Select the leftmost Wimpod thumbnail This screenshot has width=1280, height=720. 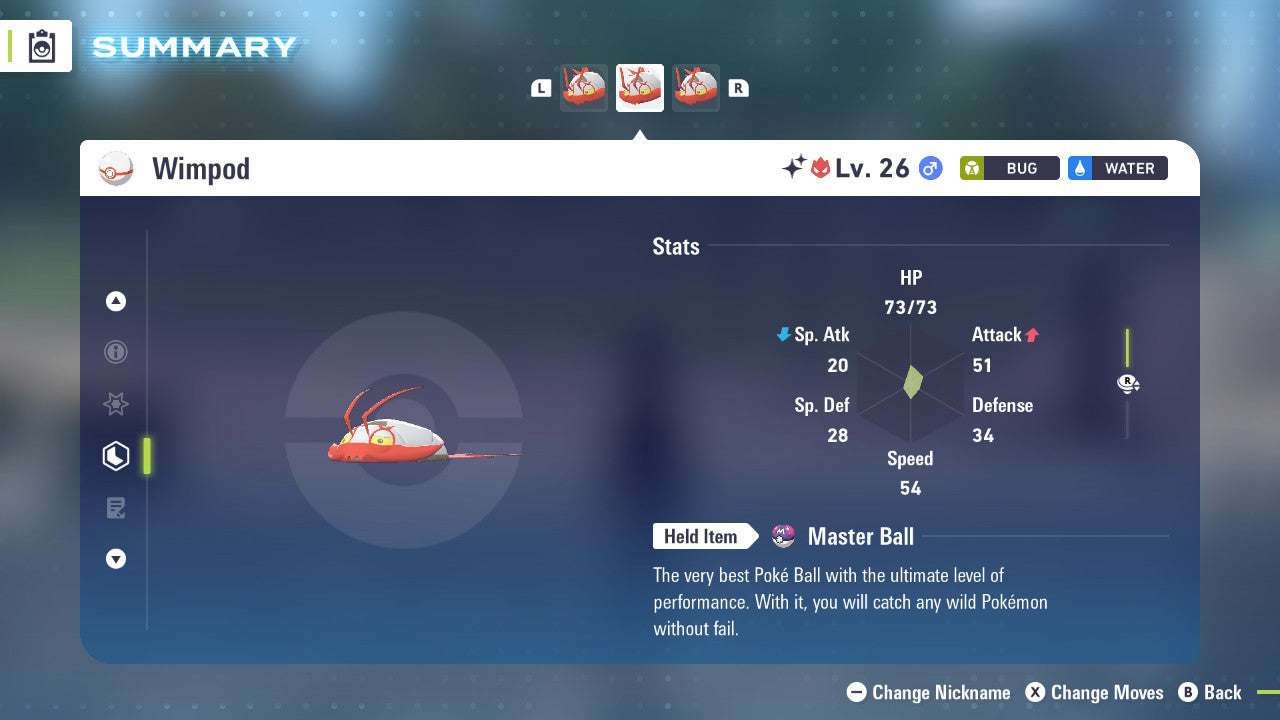(x=583, y=87)
